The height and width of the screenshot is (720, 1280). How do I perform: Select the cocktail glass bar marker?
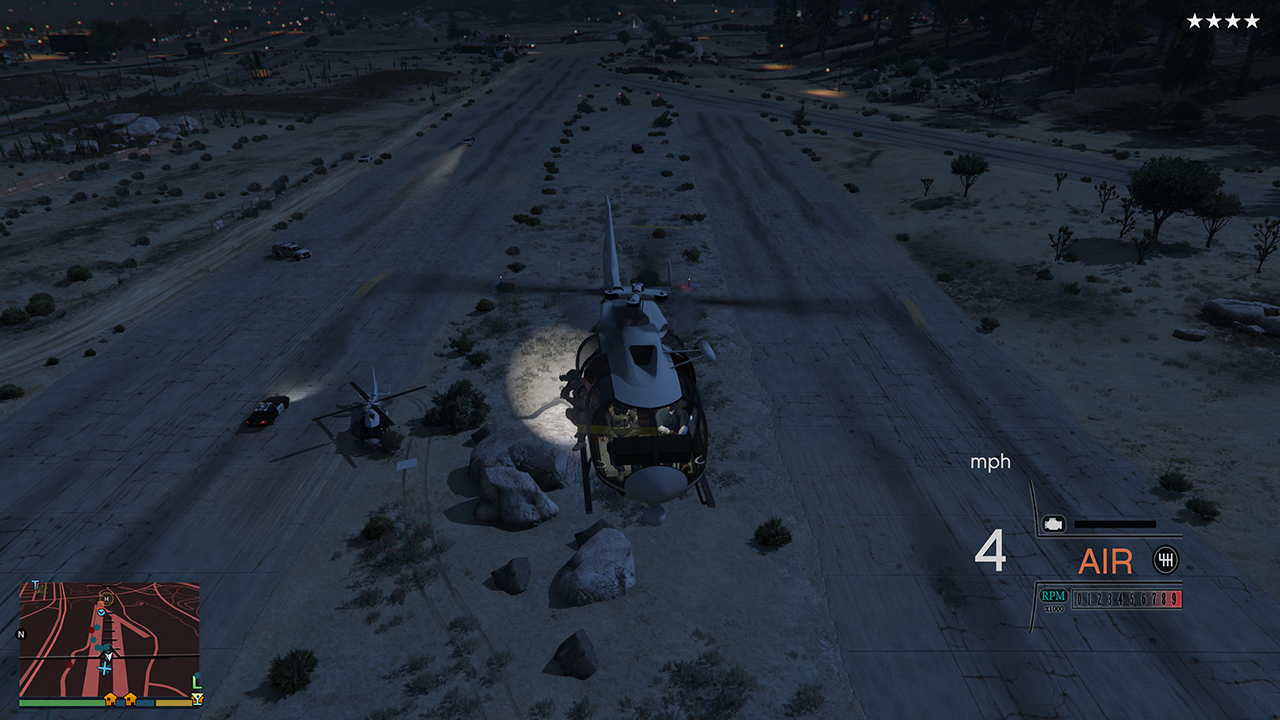tap(197, 699)
